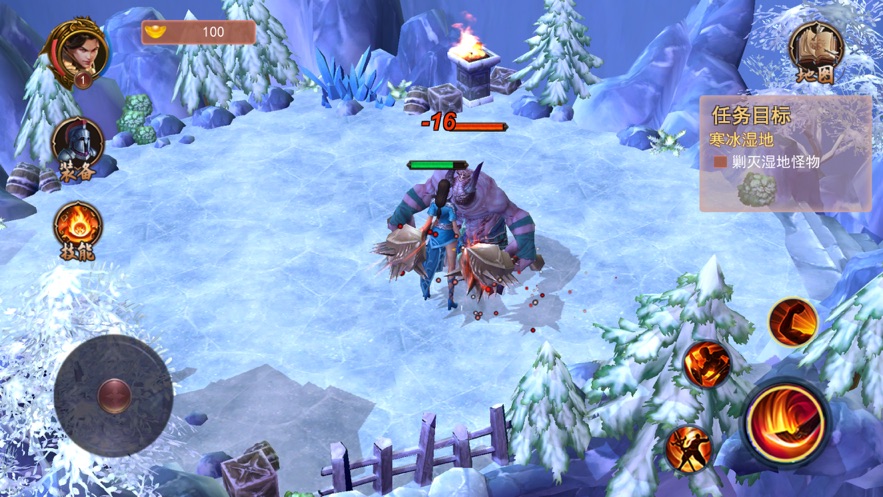Open the 地图 map

pyautogui.click(x=816, y=49)
